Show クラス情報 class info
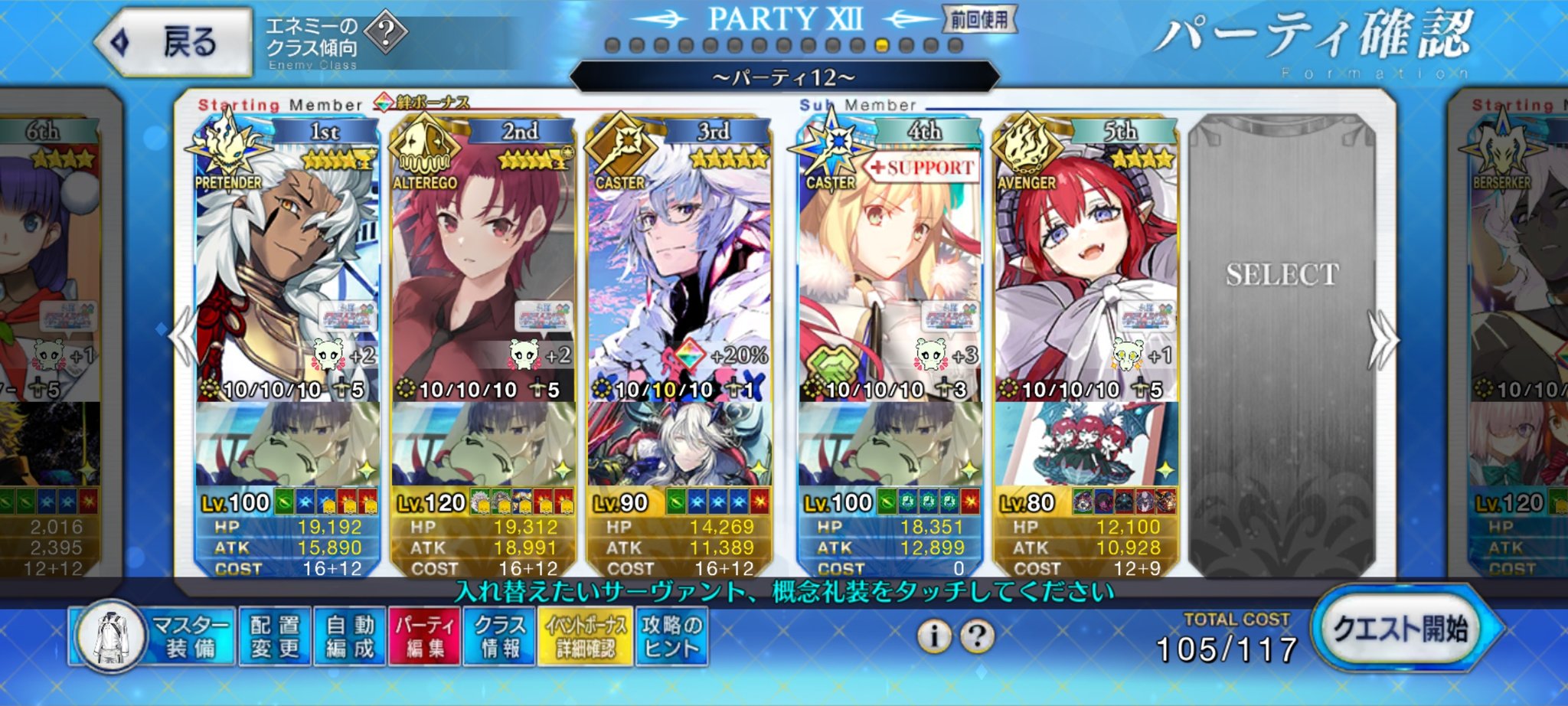The image size is (1568, 706). click(500, 636)
